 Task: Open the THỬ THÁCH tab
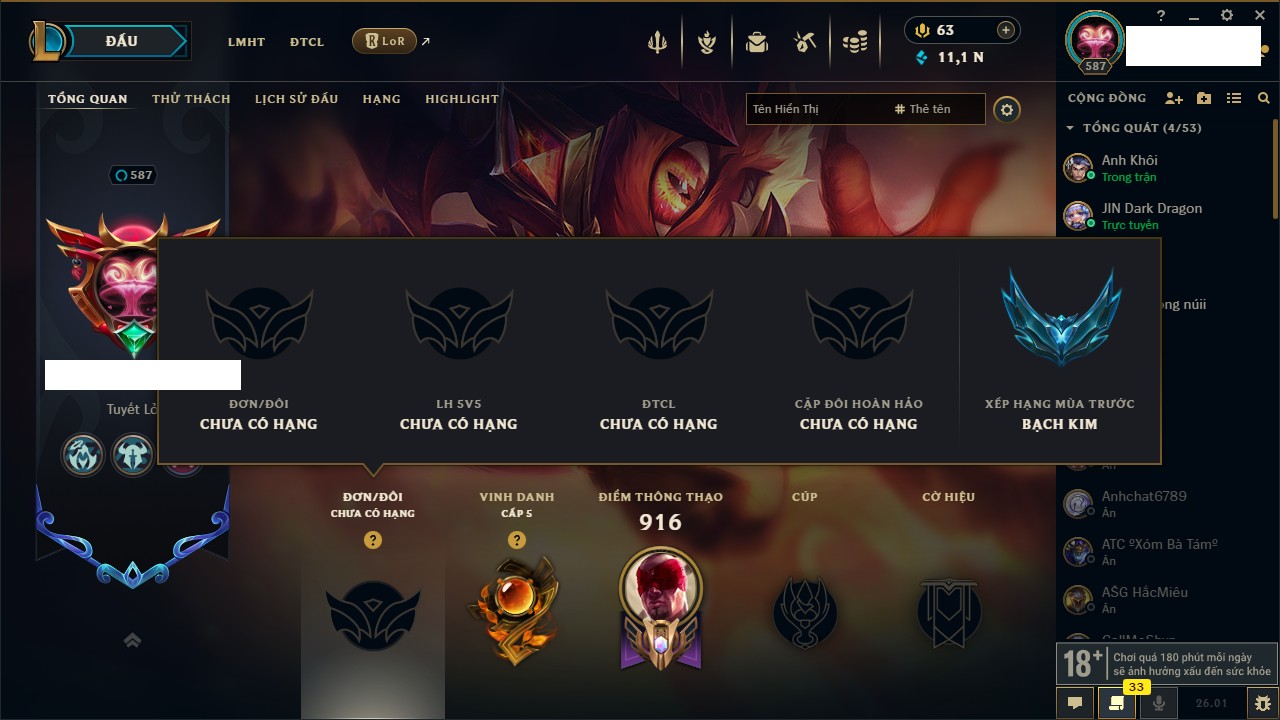point(191,99)
